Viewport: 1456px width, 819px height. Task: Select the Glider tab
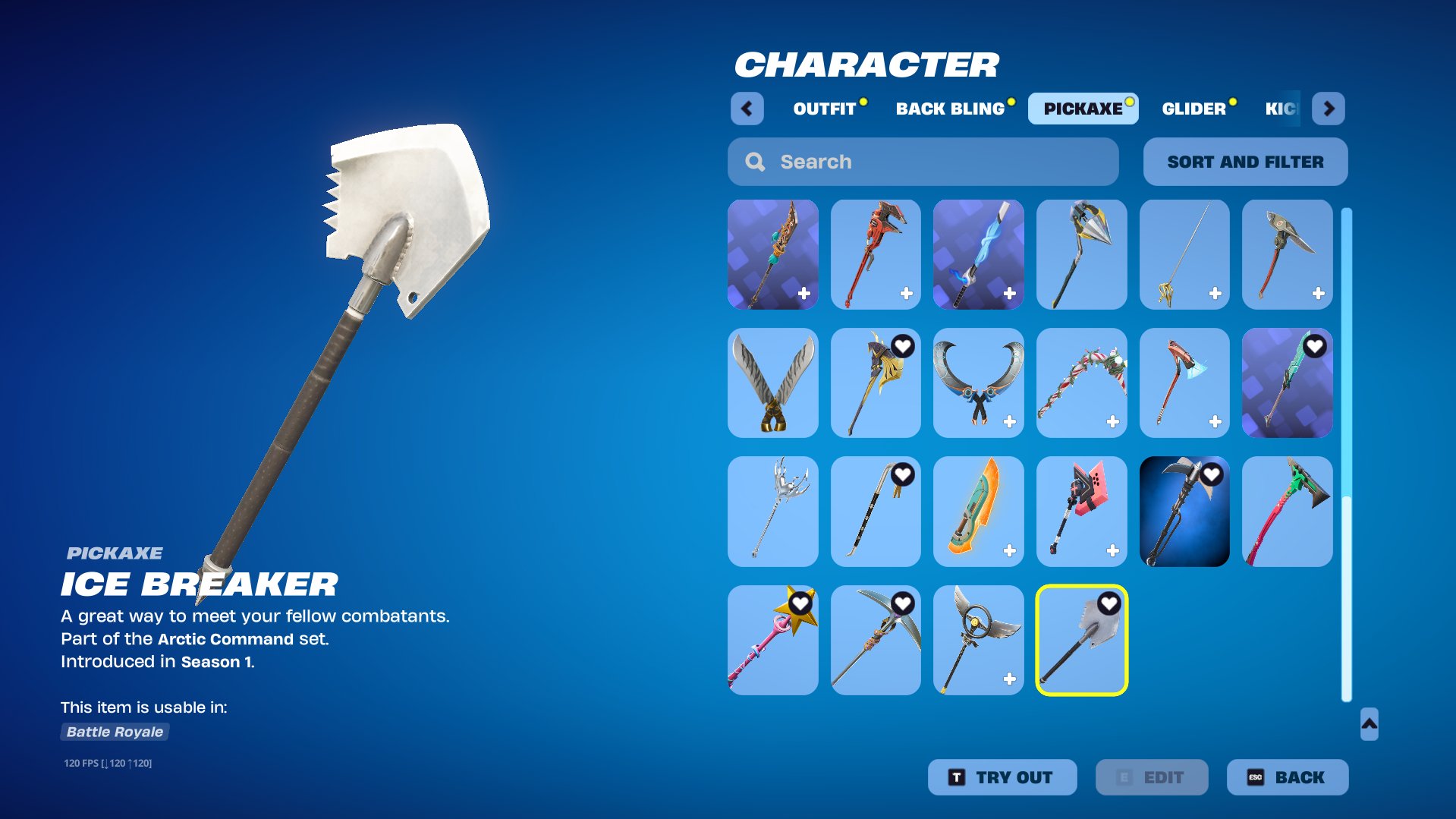(x=1193, y=109)
